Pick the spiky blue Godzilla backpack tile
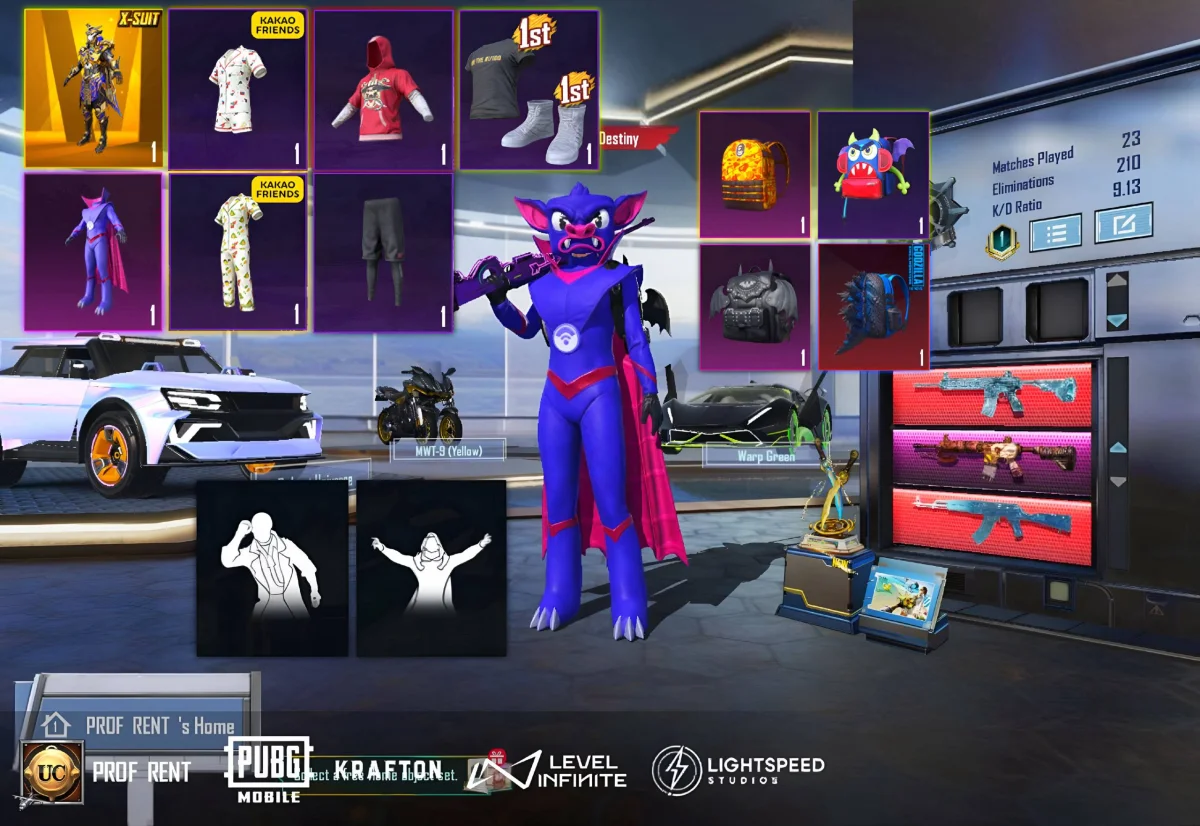This screenshot has width=1200, height=826. (874, 306)
